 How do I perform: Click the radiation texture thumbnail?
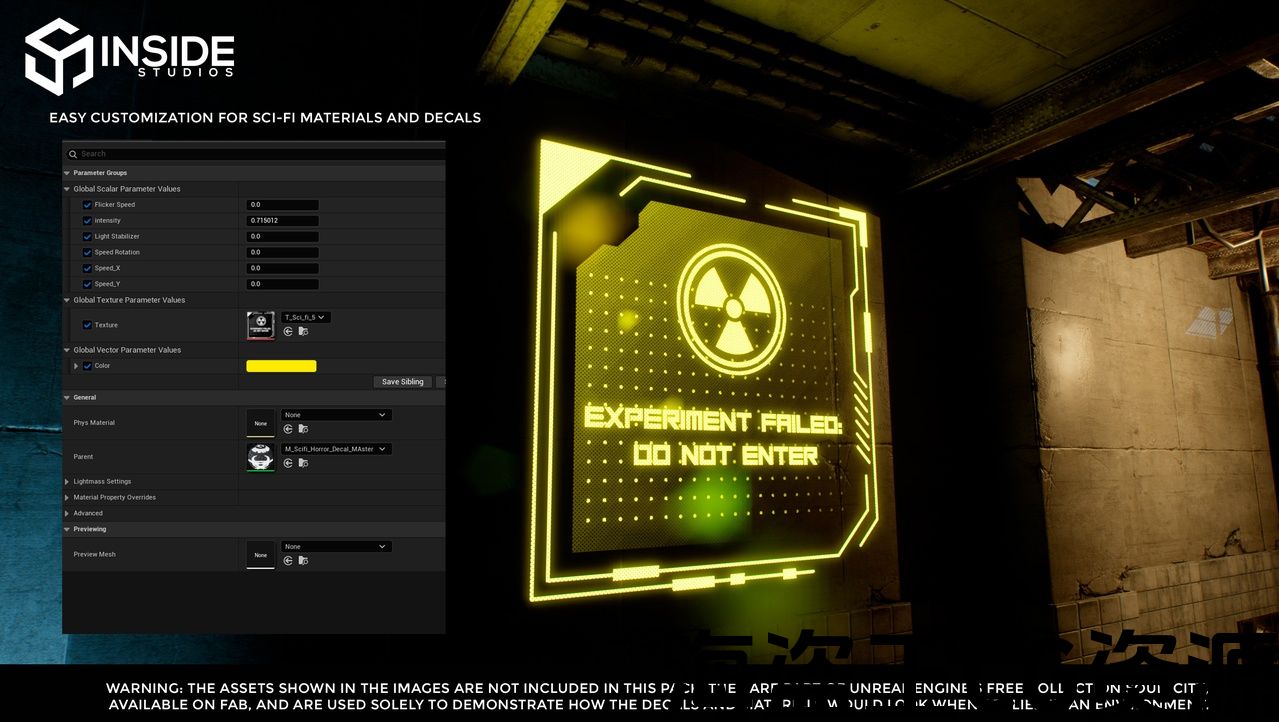coord(260,324)
